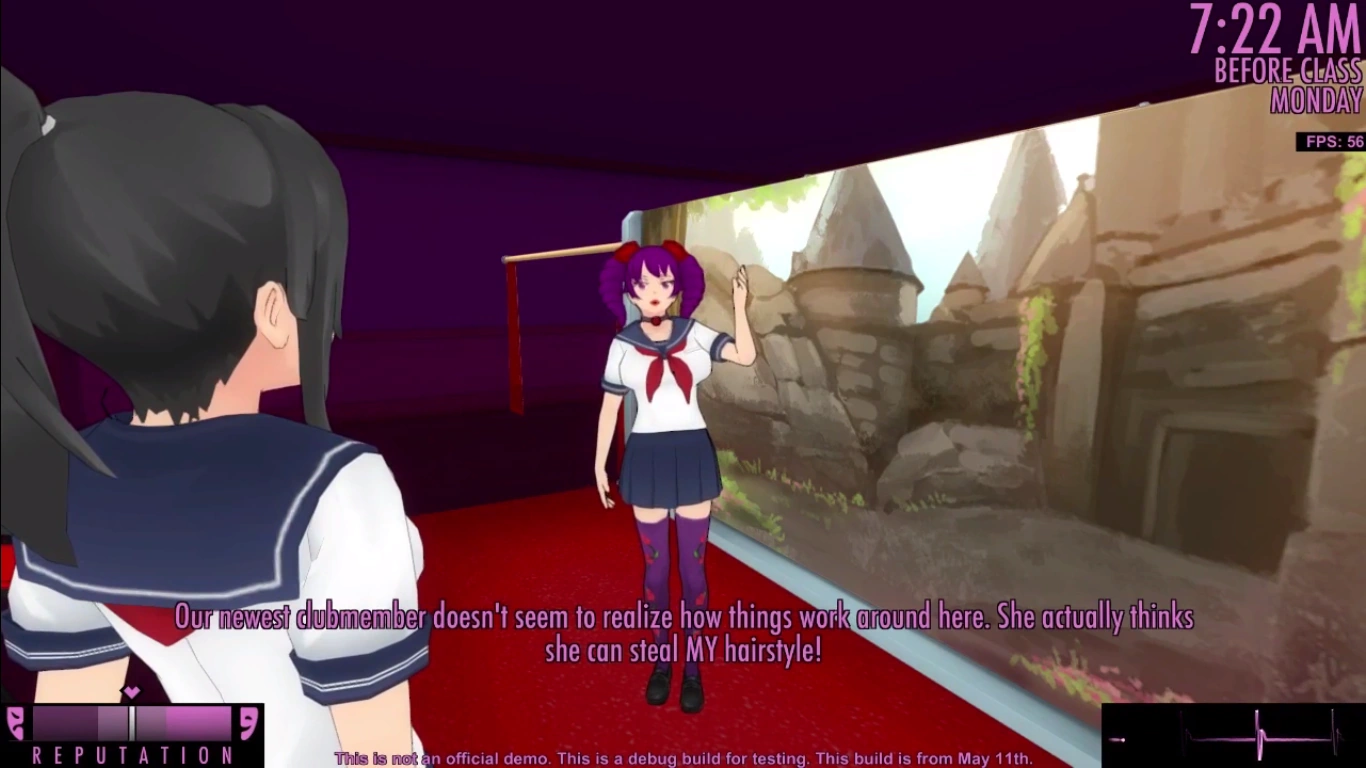Screen dimensions: 1366x768
Task: Select the BEFORE CLASS status indicator
Action: tap(1288, 72)
